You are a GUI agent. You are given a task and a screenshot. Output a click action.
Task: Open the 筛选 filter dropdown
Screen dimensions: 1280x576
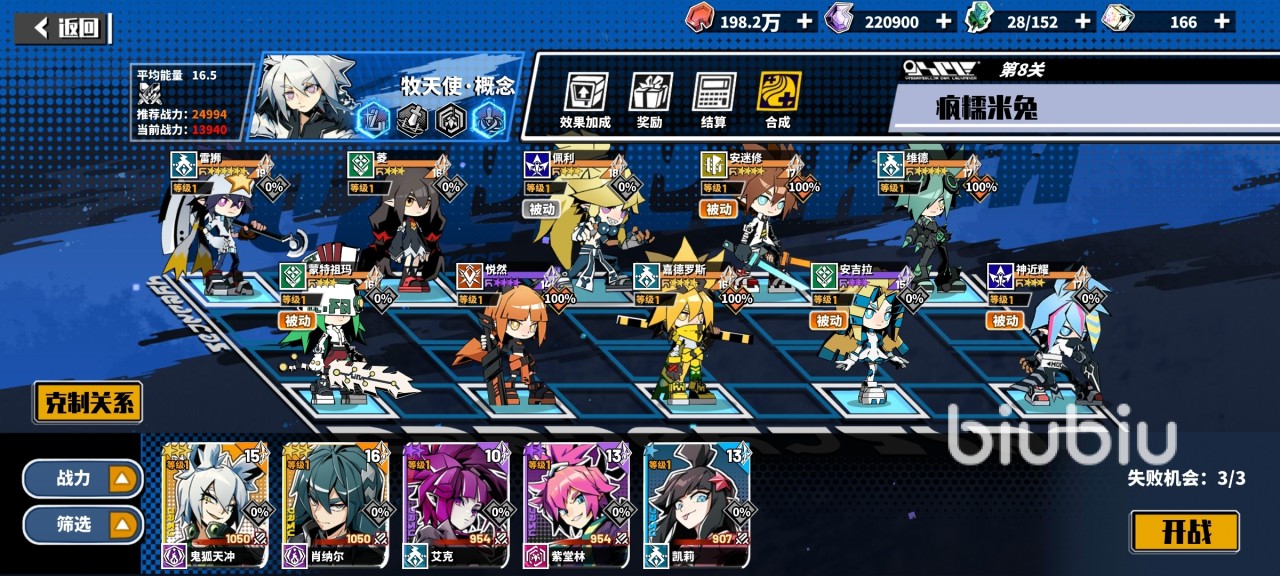(83, 524)
